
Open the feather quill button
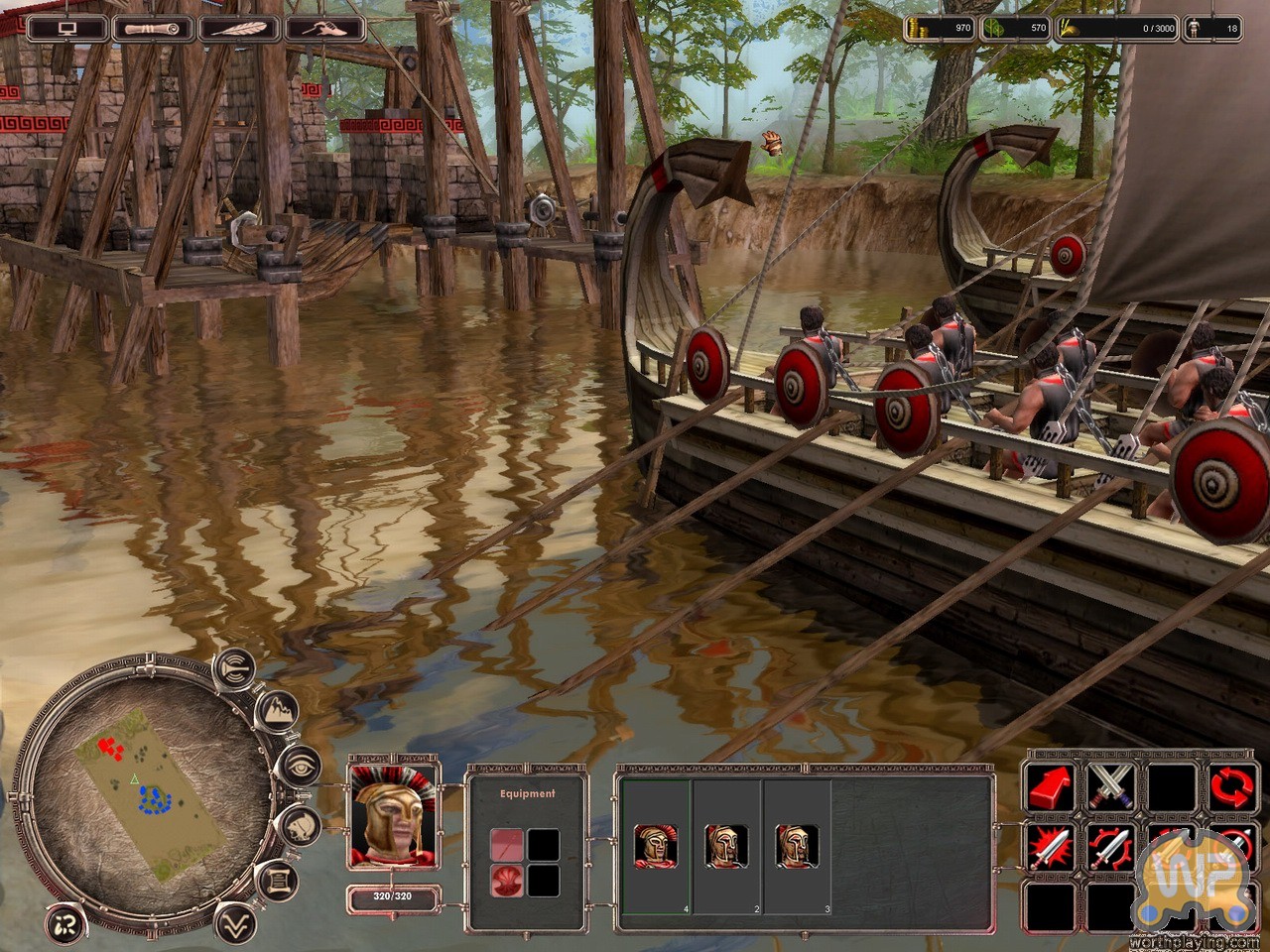pos(238,28)
